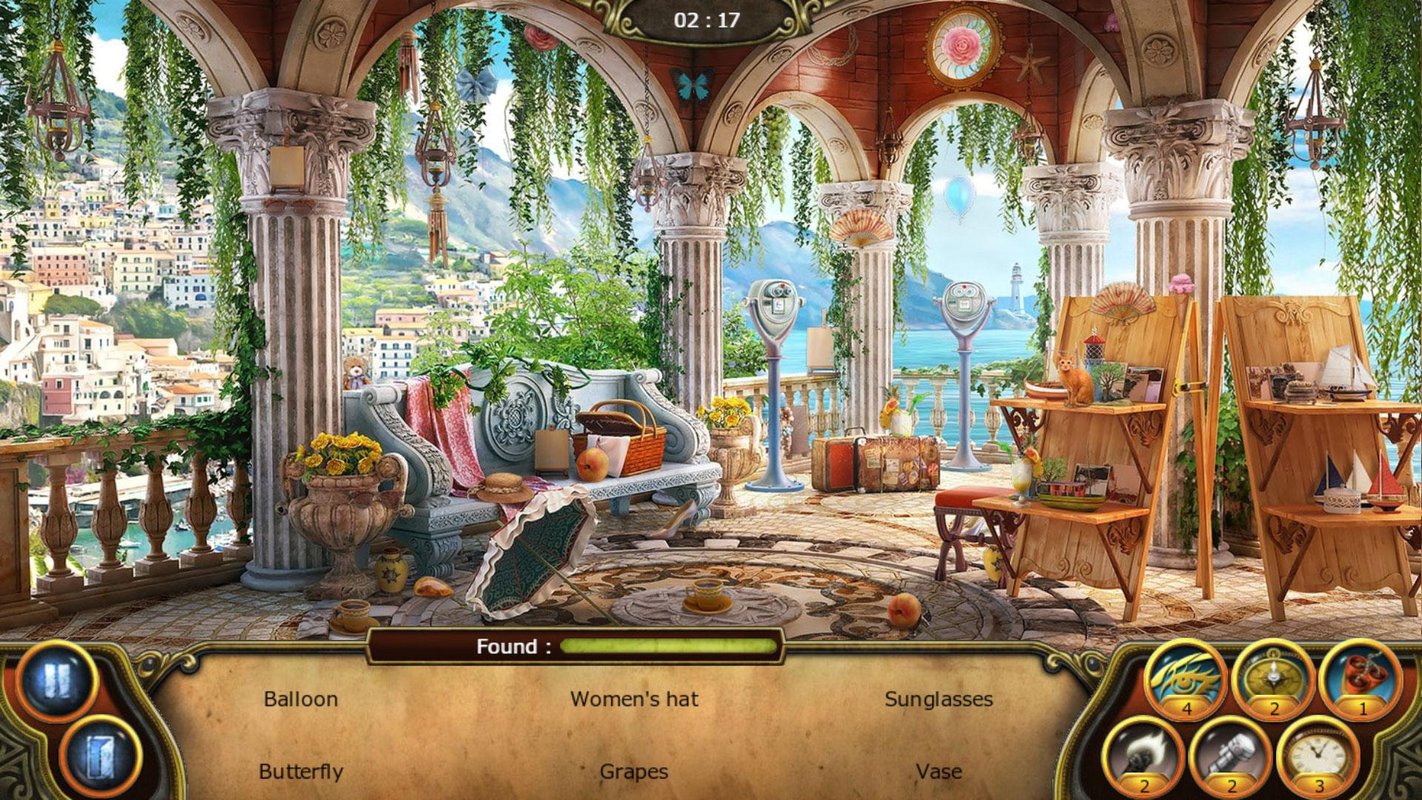Select Women's hat in the item list
Viewport: 1422px width, 800px height.
point(634,699)
